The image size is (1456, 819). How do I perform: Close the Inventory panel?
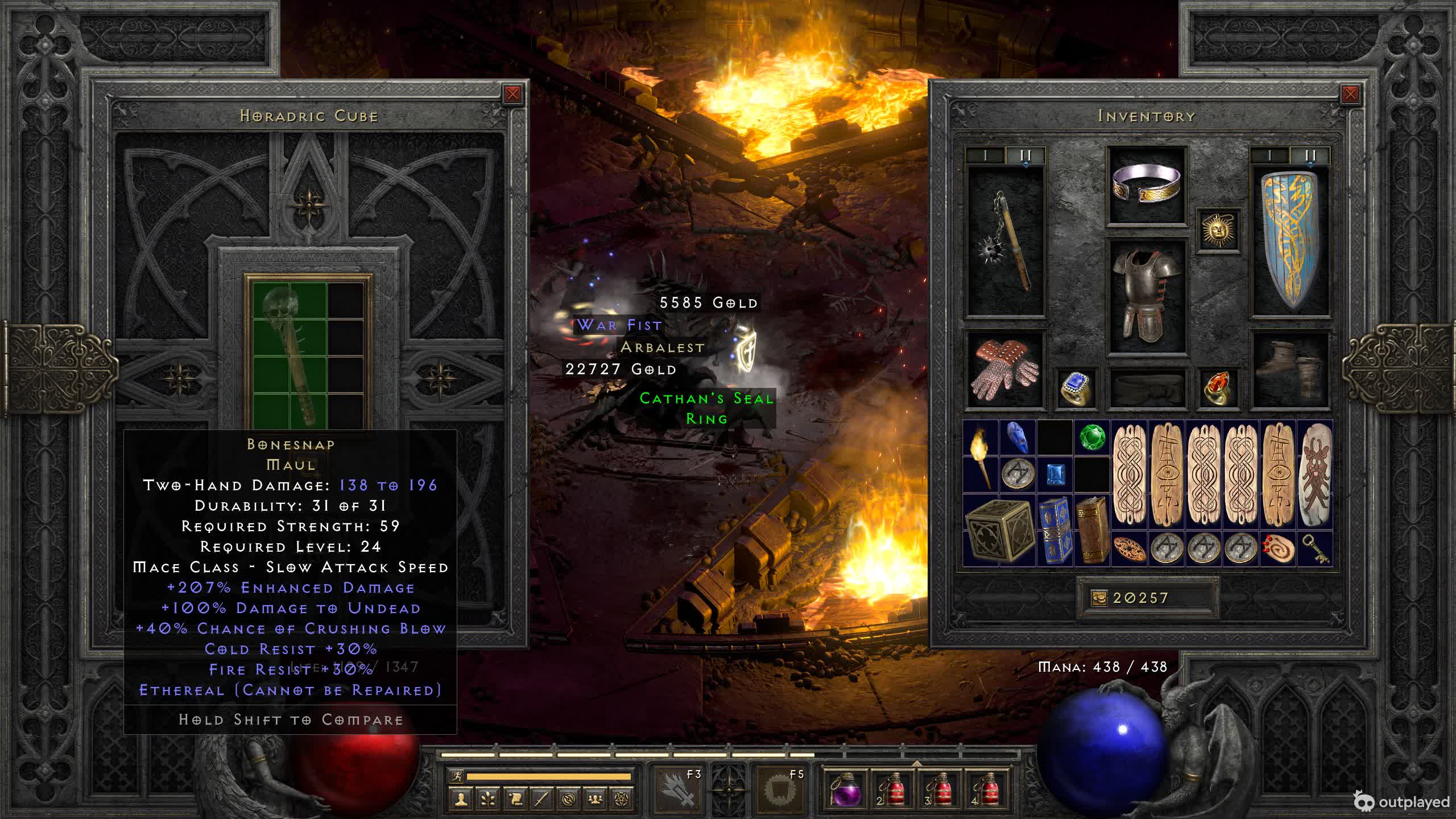click(x=1350, y=94)
